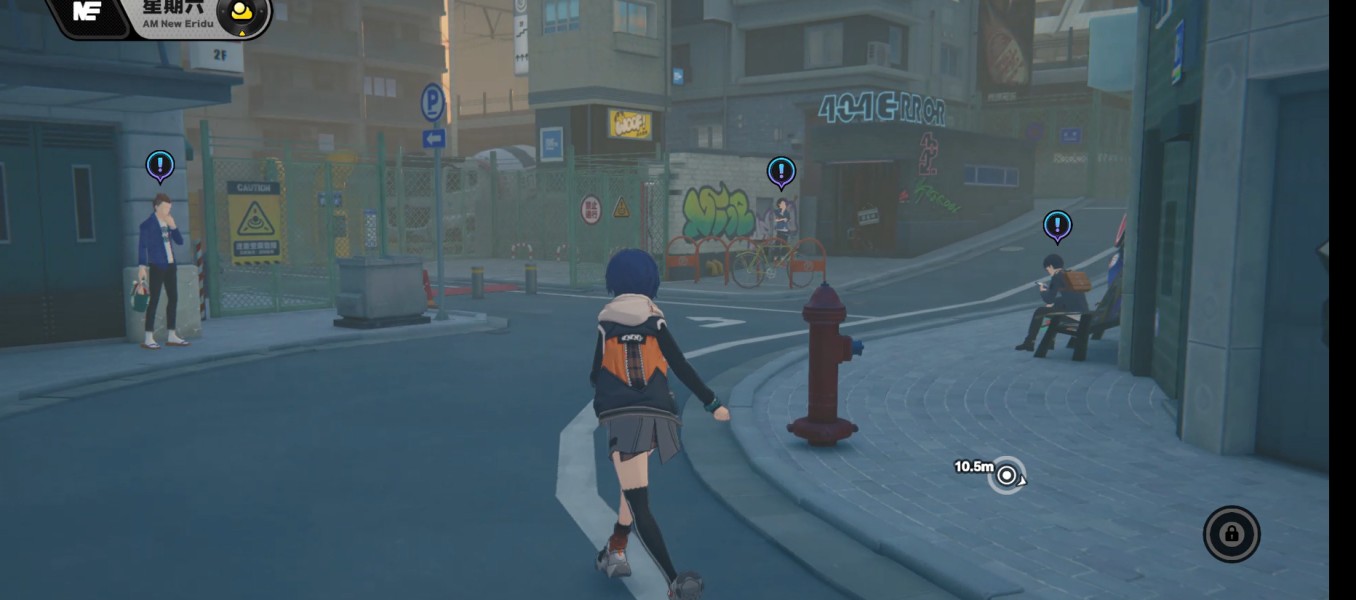Open the yellow time-of-day dial
1356x600 pixels.
pyautogui.click(x=241, y=14)
